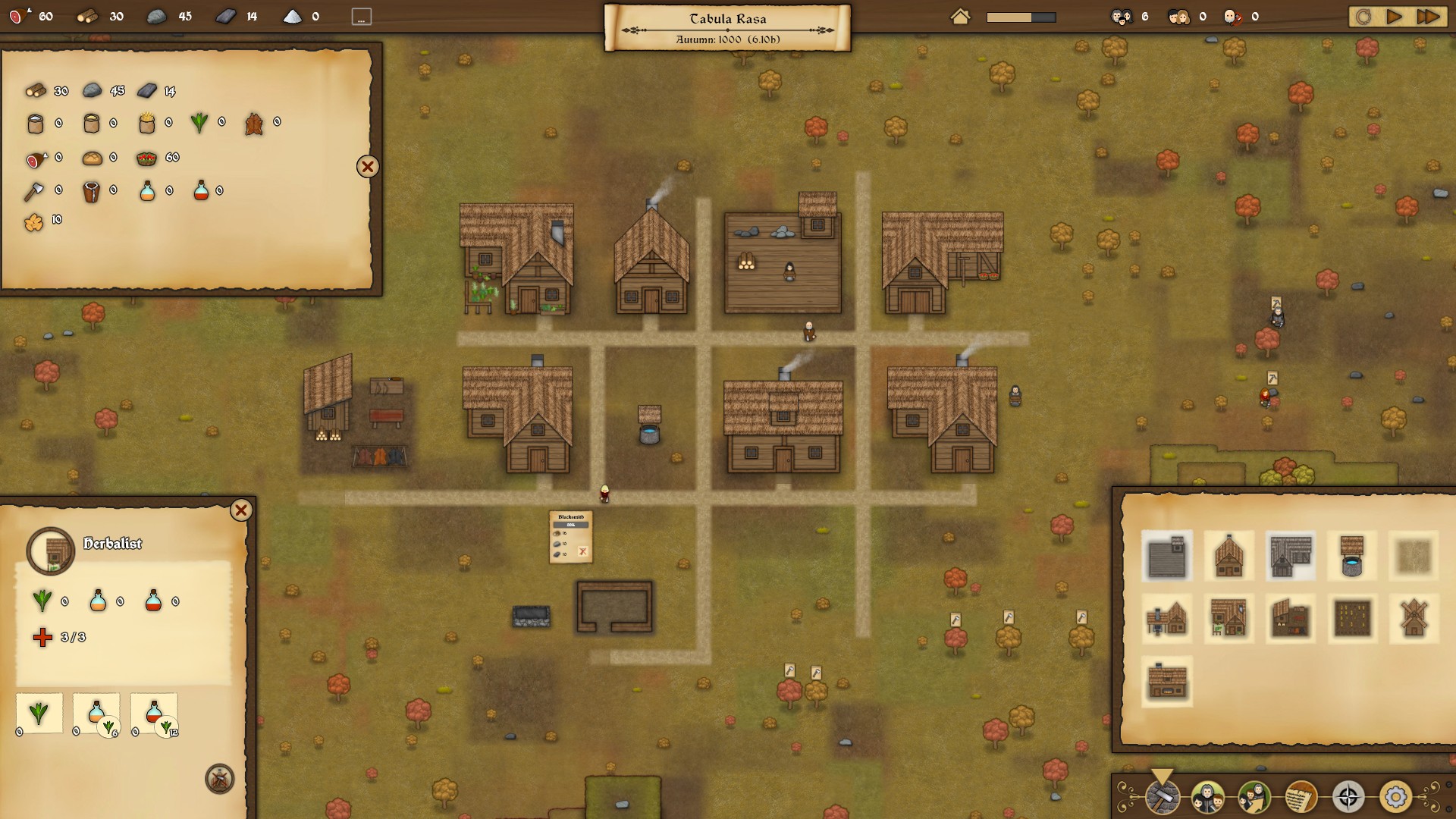Screen dimensions: 1456x819
Task: Open the build menu hammer tab
Action: coord(1163,797)
